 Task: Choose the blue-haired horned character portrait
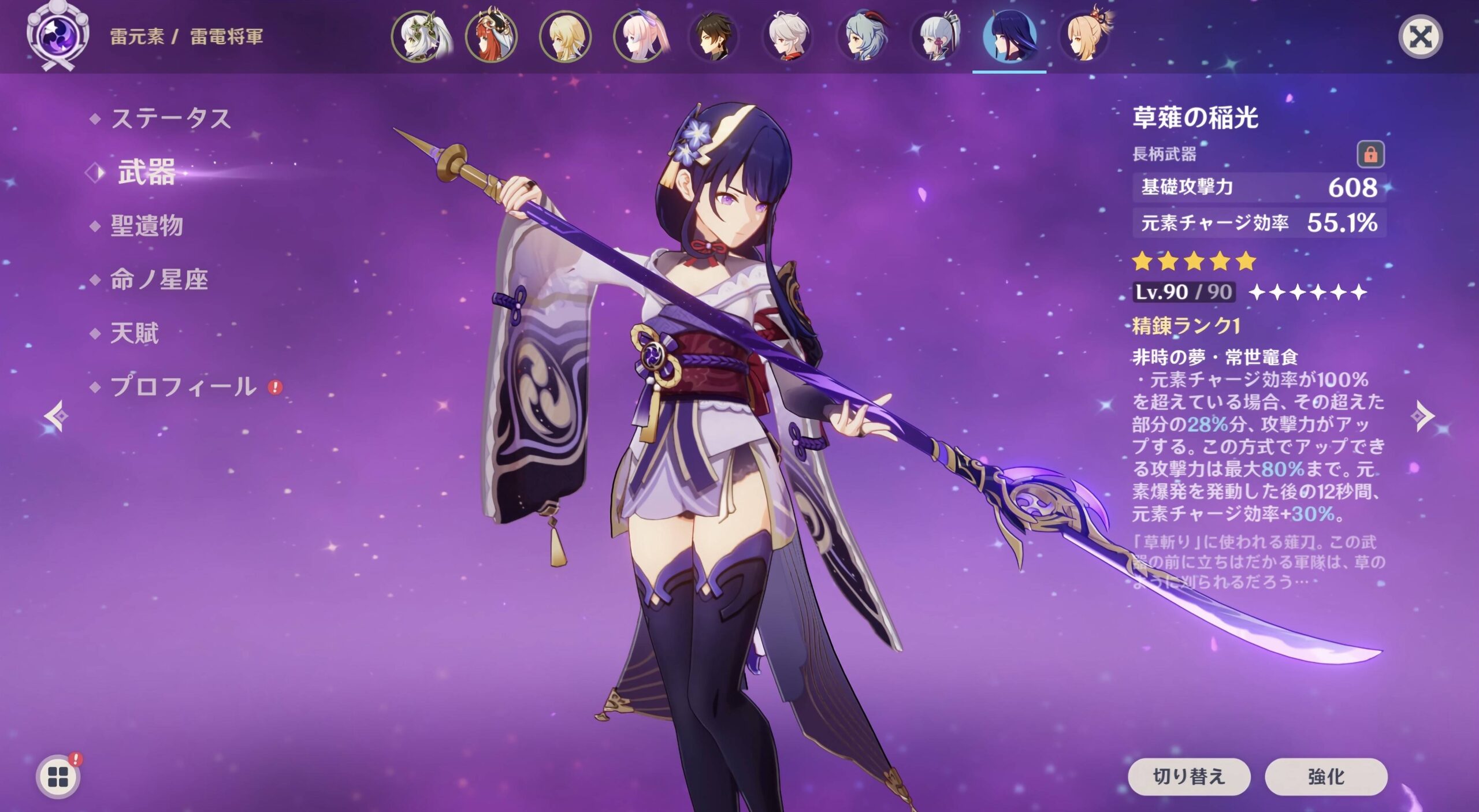(x=862, y=36)
